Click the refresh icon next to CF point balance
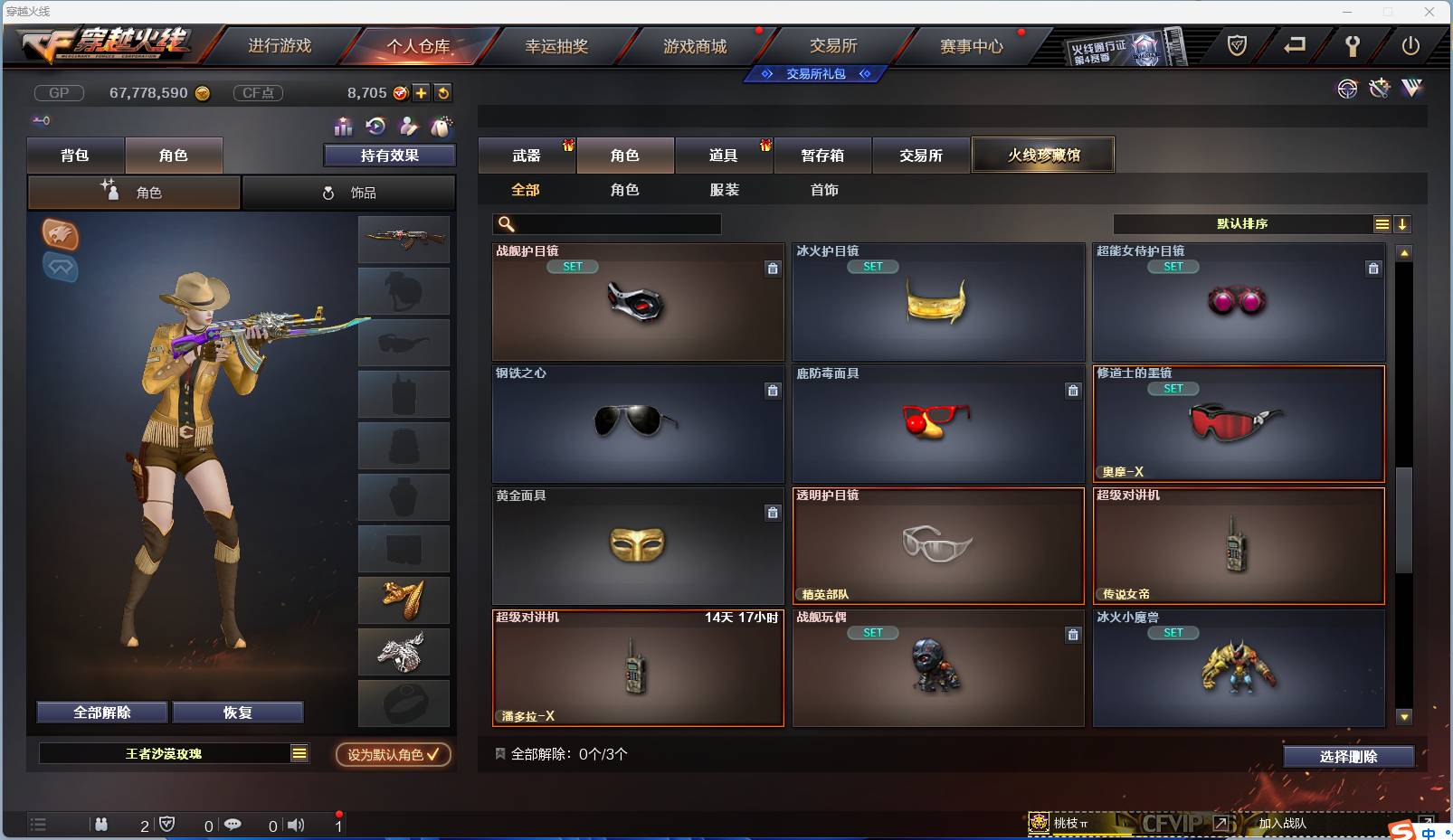 coord(444,92)
